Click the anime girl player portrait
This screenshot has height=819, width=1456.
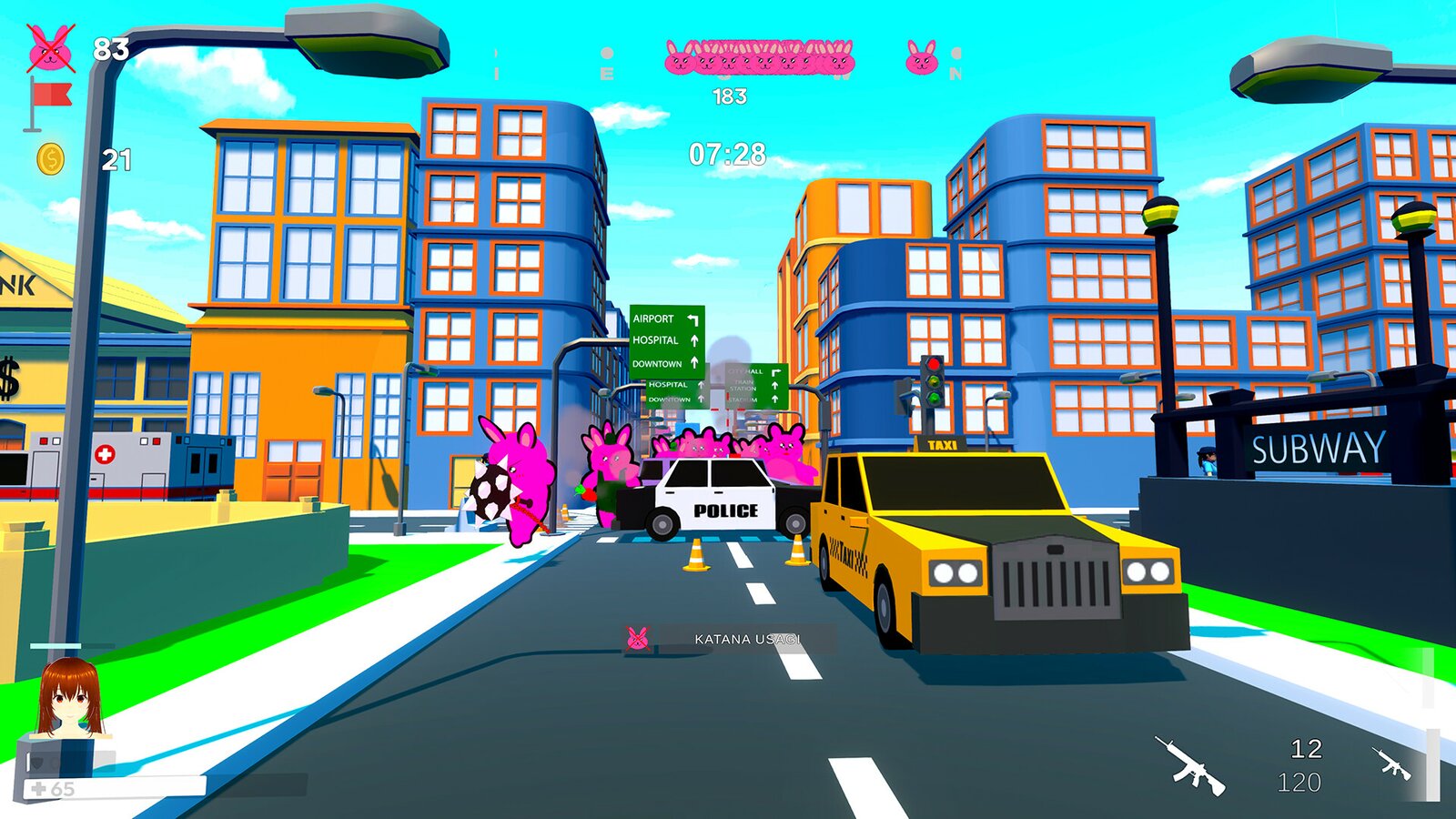click(67, 698)
